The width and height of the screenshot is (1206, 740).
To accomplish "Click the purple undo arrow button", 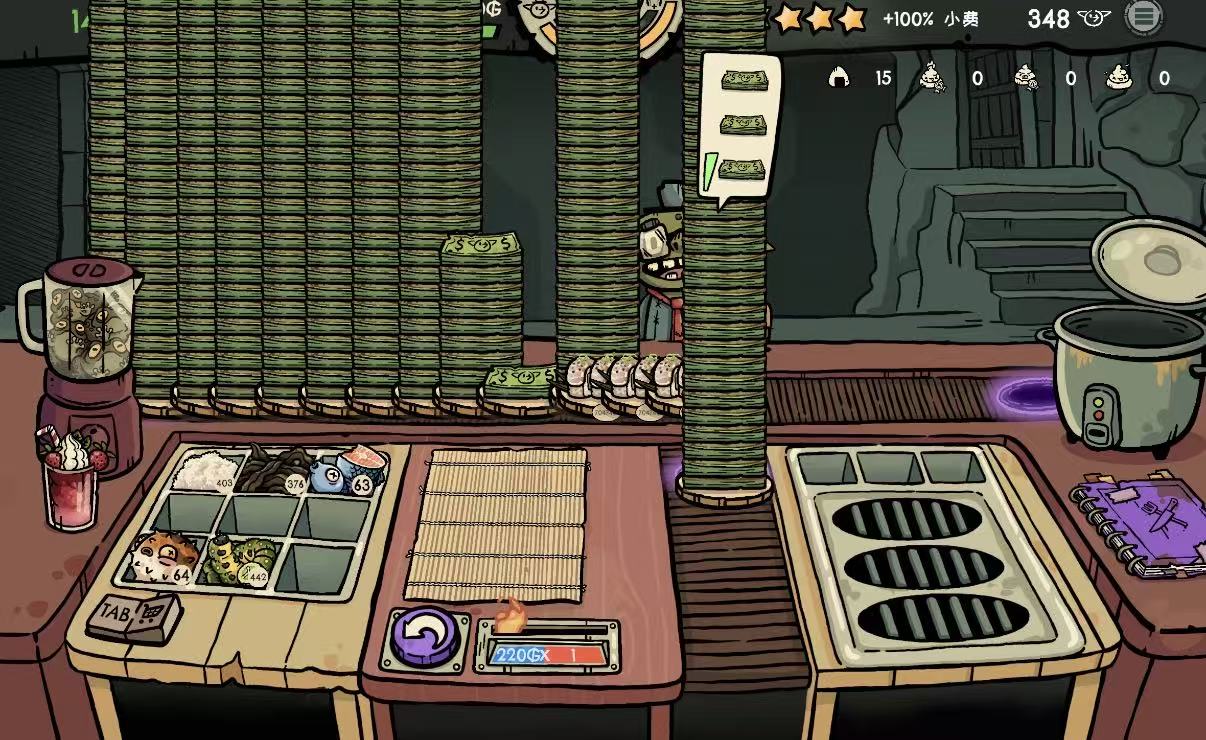I will [424, 637].
